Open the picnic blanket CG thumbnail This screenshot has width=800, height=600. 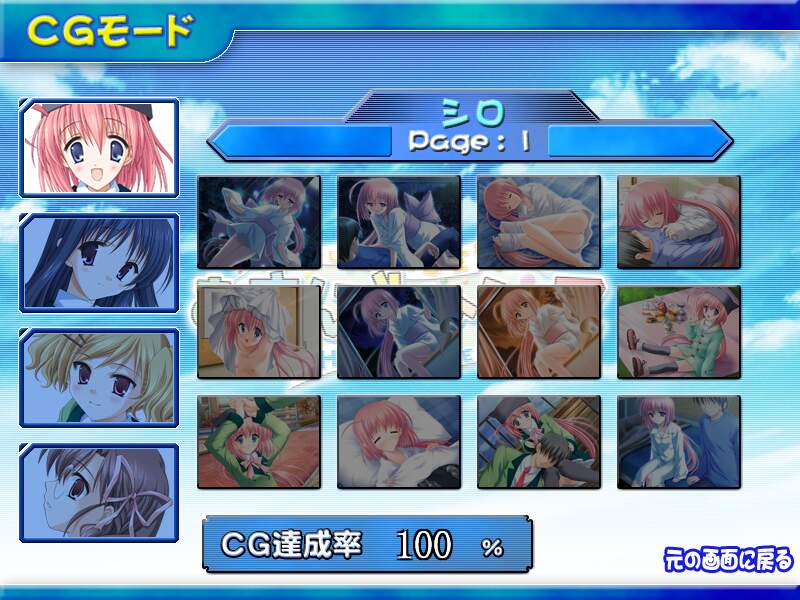coord(678,332)
